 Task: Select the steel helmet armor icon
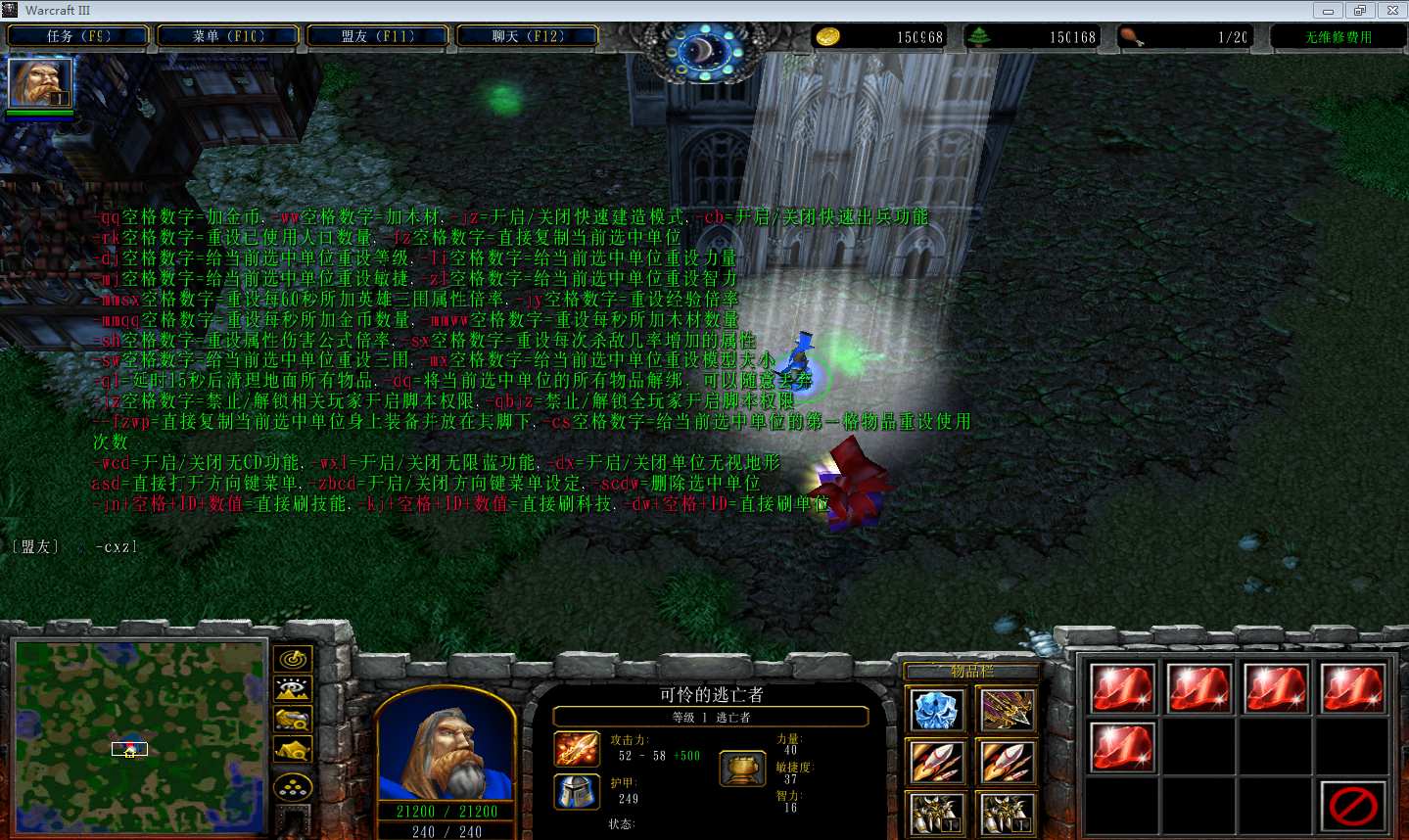click(x=577, y=792)
